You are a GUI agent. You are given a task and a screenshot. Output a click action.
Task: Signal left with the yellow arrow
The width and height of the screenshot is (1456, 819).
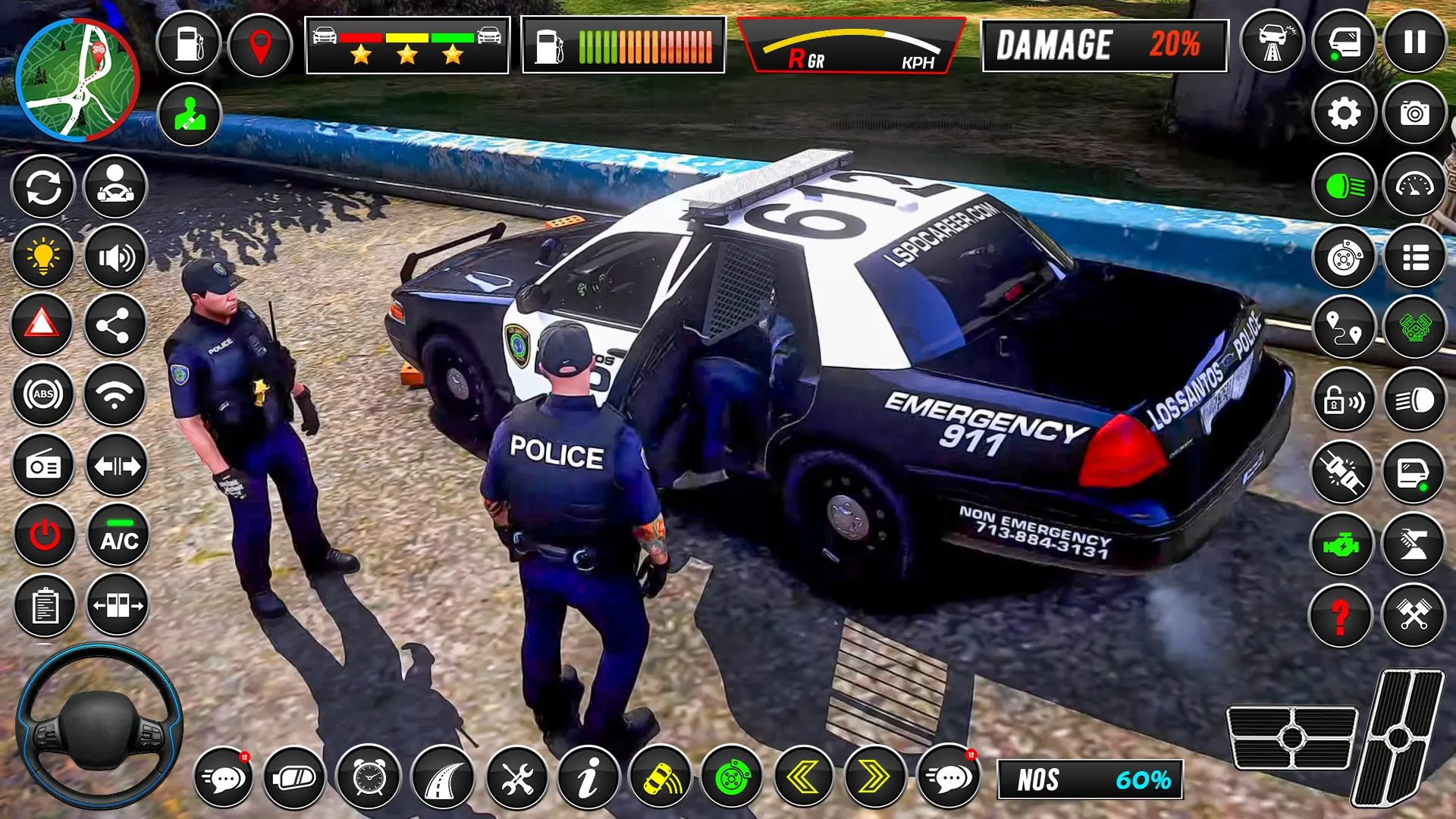pos(802,777)
